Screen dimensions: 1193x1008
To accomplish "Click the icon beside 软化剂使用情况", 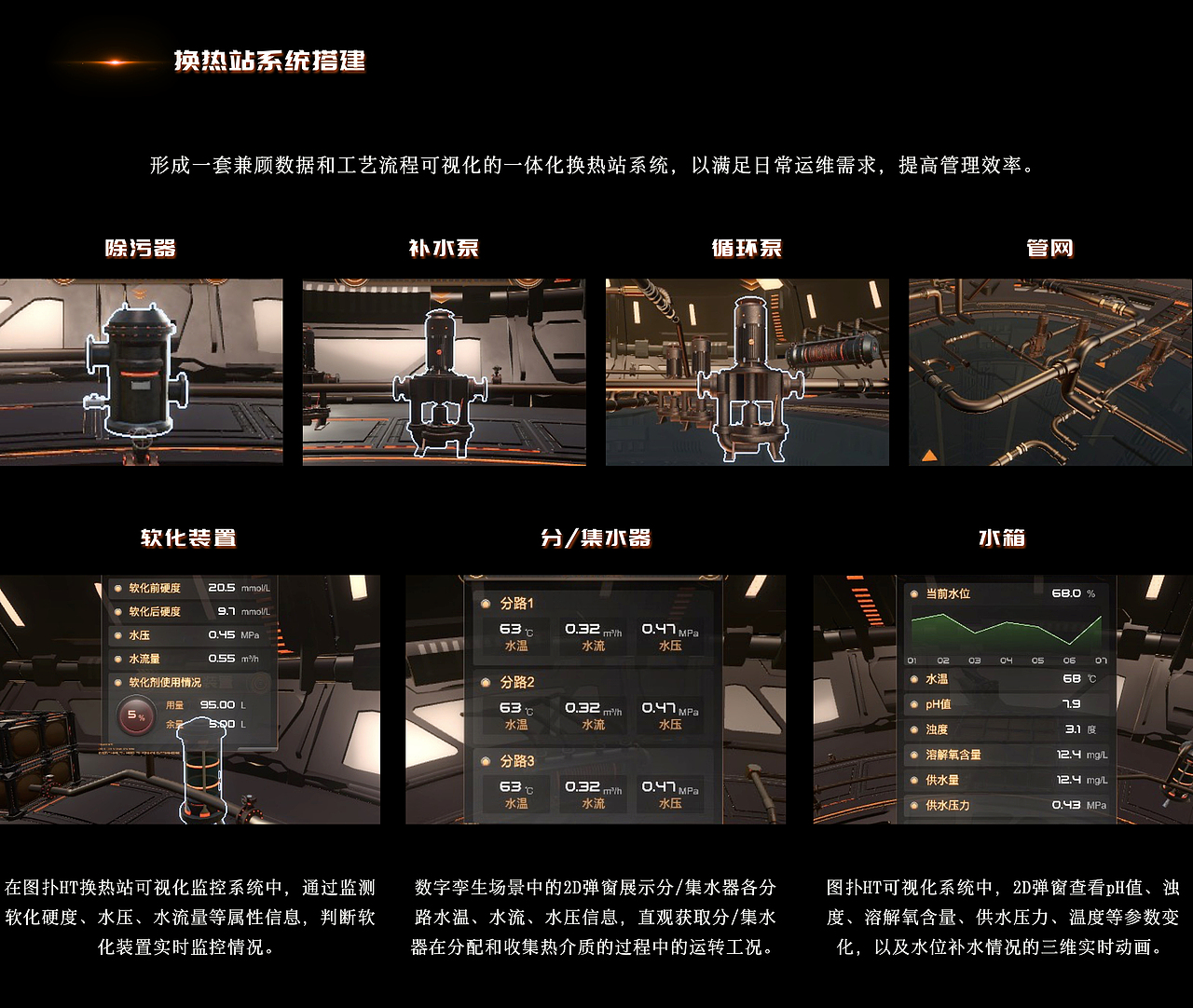I will pos(118,682).
